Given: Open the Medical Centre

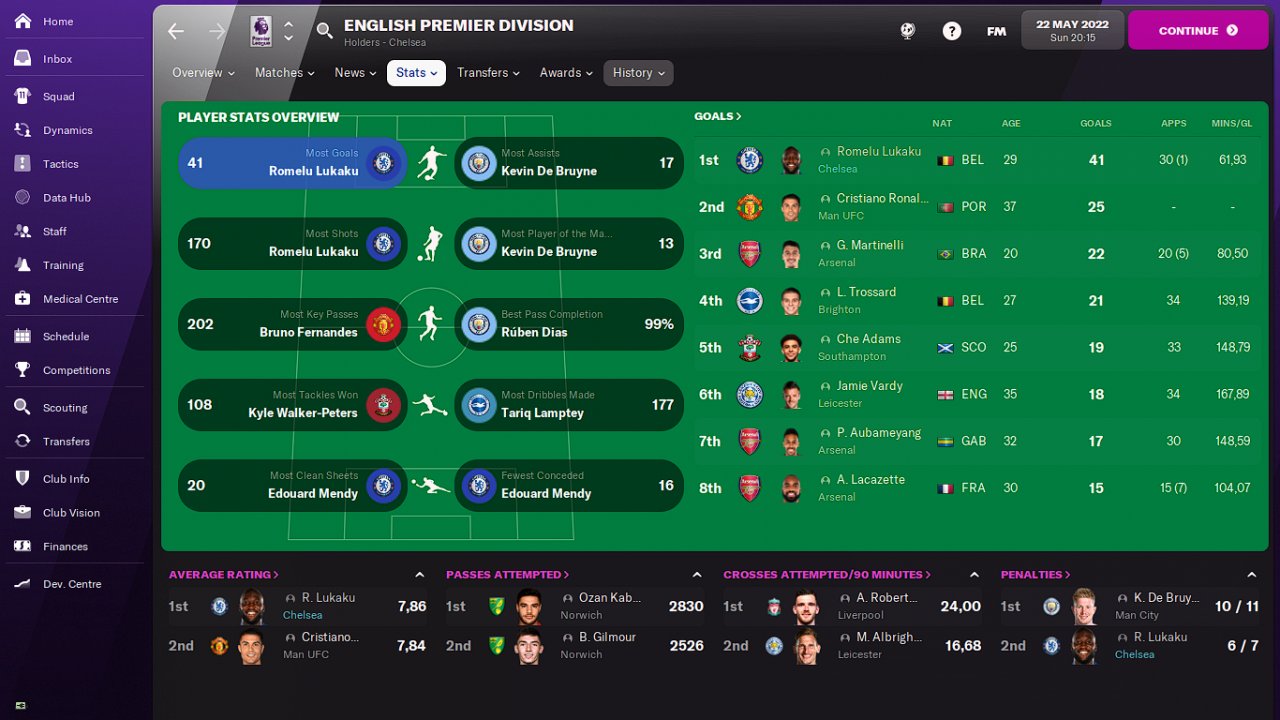Looking at the screenshot, I should point(80,299).
